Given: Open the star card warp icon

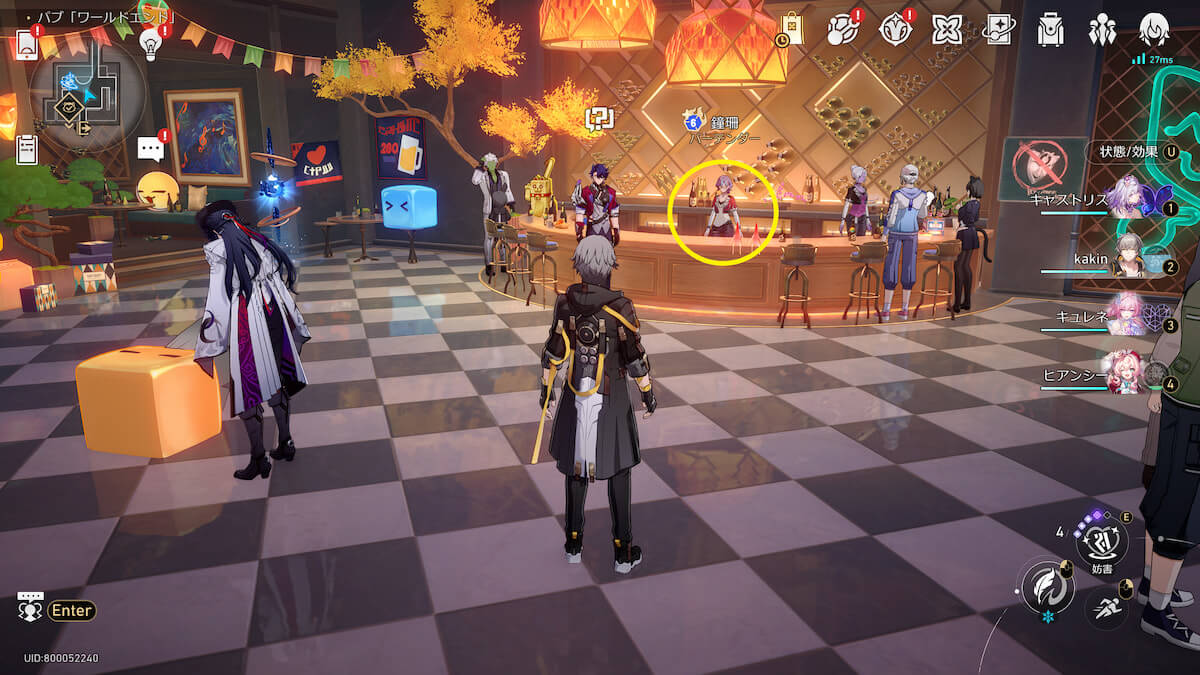Looking at the screenshot, I should click(999, 30).
